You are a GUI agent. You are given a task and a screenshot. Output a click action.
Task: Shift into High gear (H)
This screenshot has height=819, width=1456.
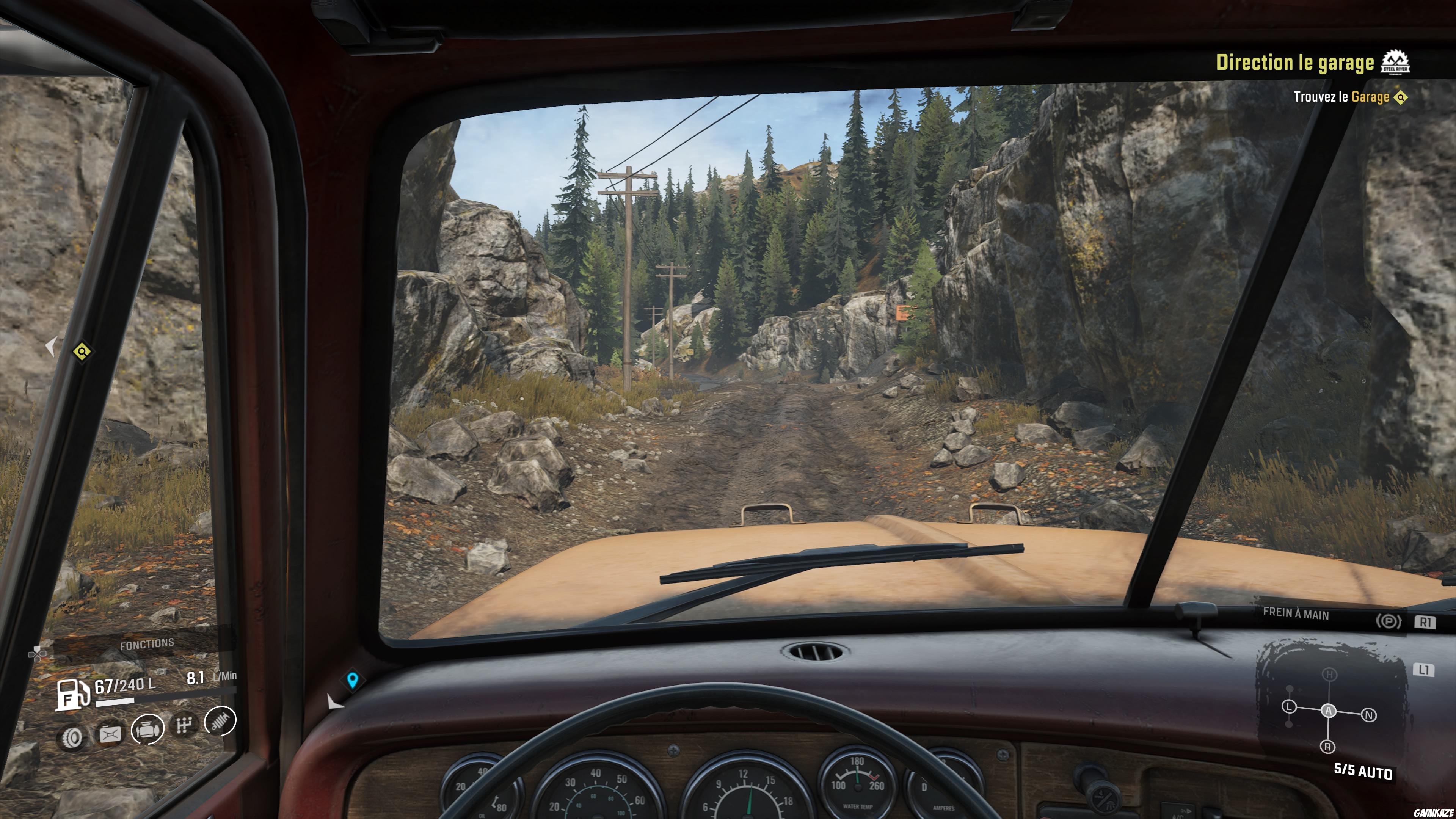click(1329, 675)
